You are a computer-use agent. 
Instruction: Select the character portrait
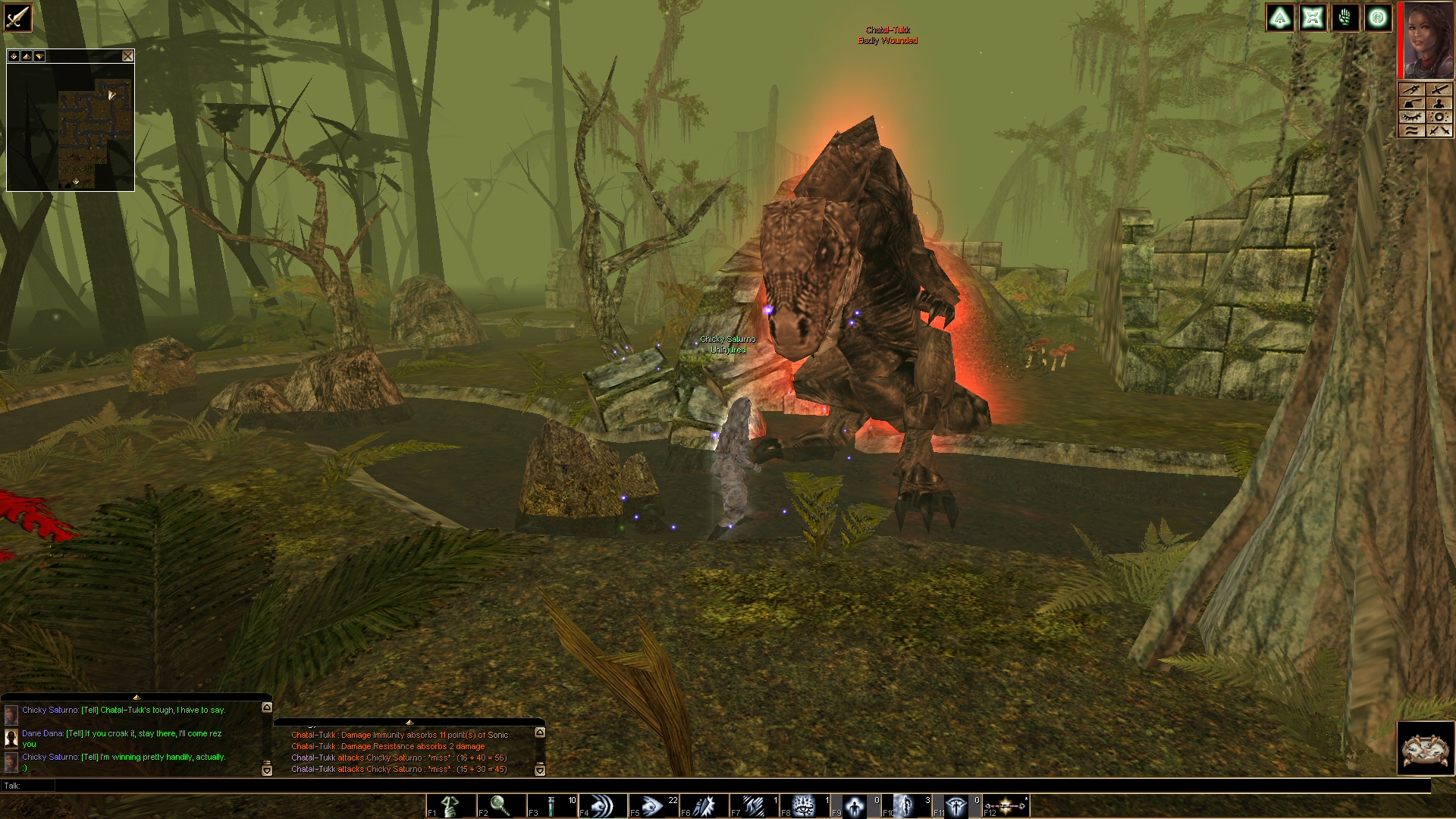click(x=1427, y=40)
